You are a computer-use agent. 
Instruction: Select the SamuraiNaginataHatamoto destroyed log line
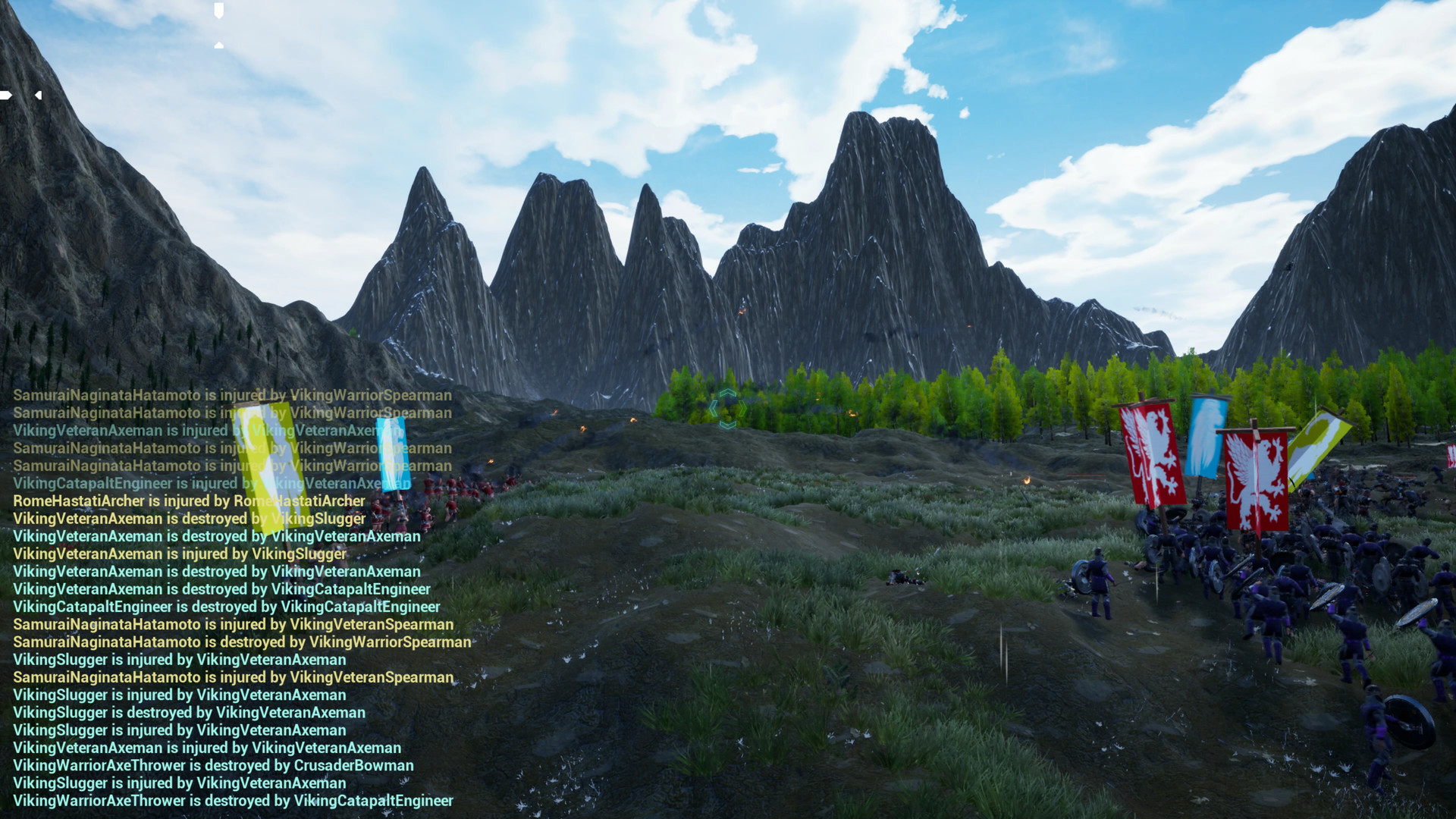coord(240,642)
